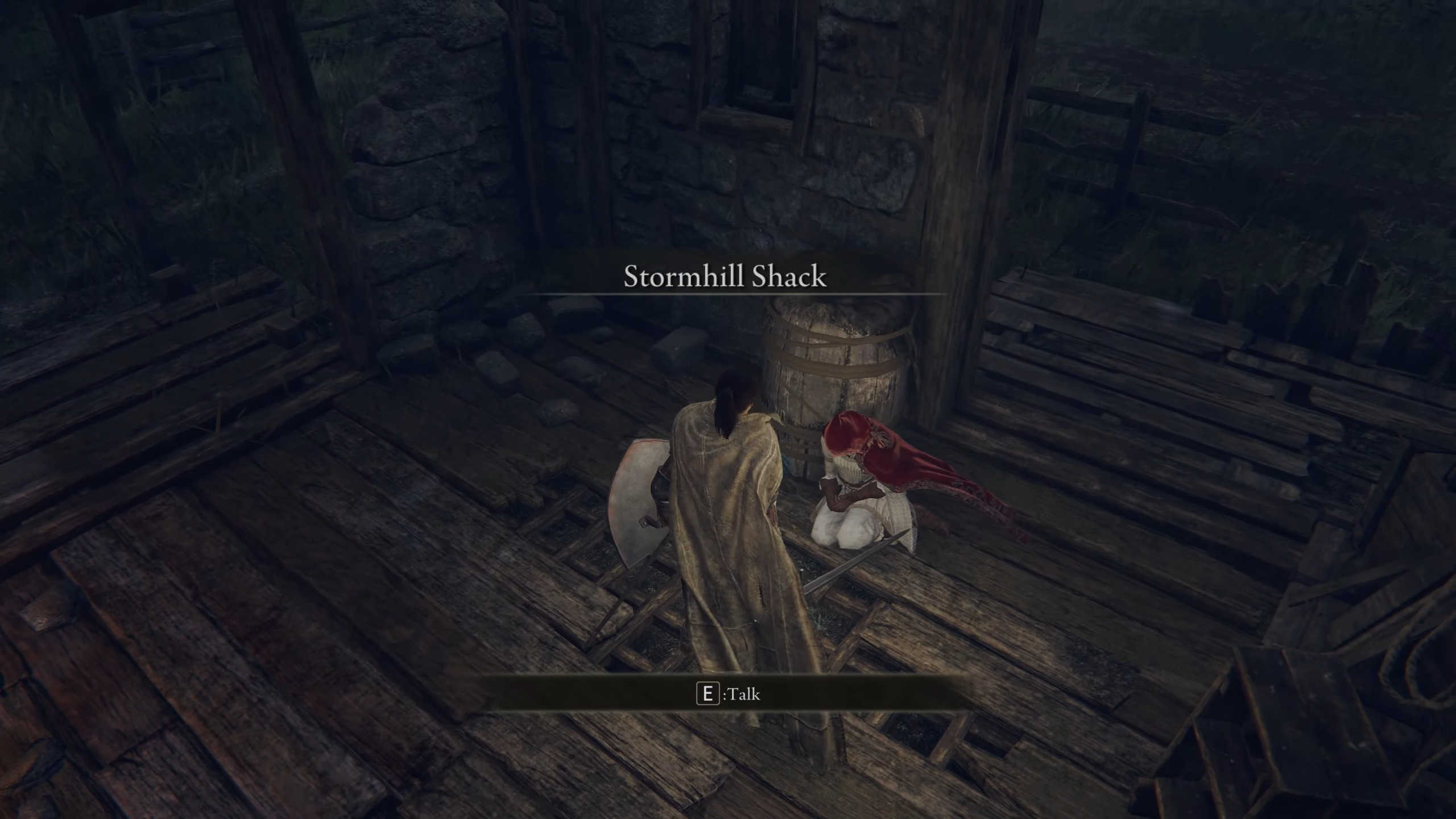Click the boxed E key in the prompt
Viewport: 1456px width, 819px height.
(x=707, y=694)
